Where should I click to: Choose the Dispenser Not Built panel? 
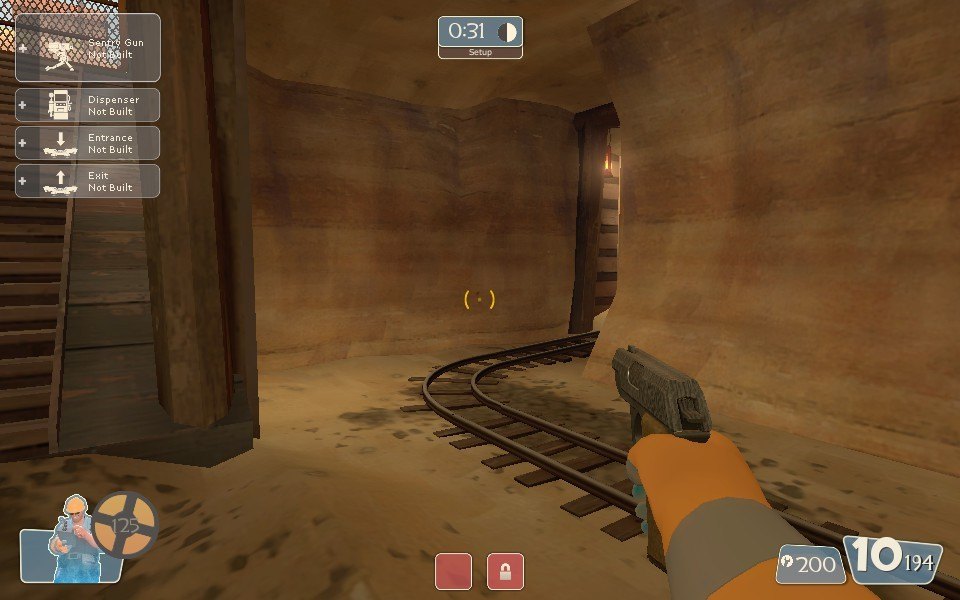coord(88,105)
